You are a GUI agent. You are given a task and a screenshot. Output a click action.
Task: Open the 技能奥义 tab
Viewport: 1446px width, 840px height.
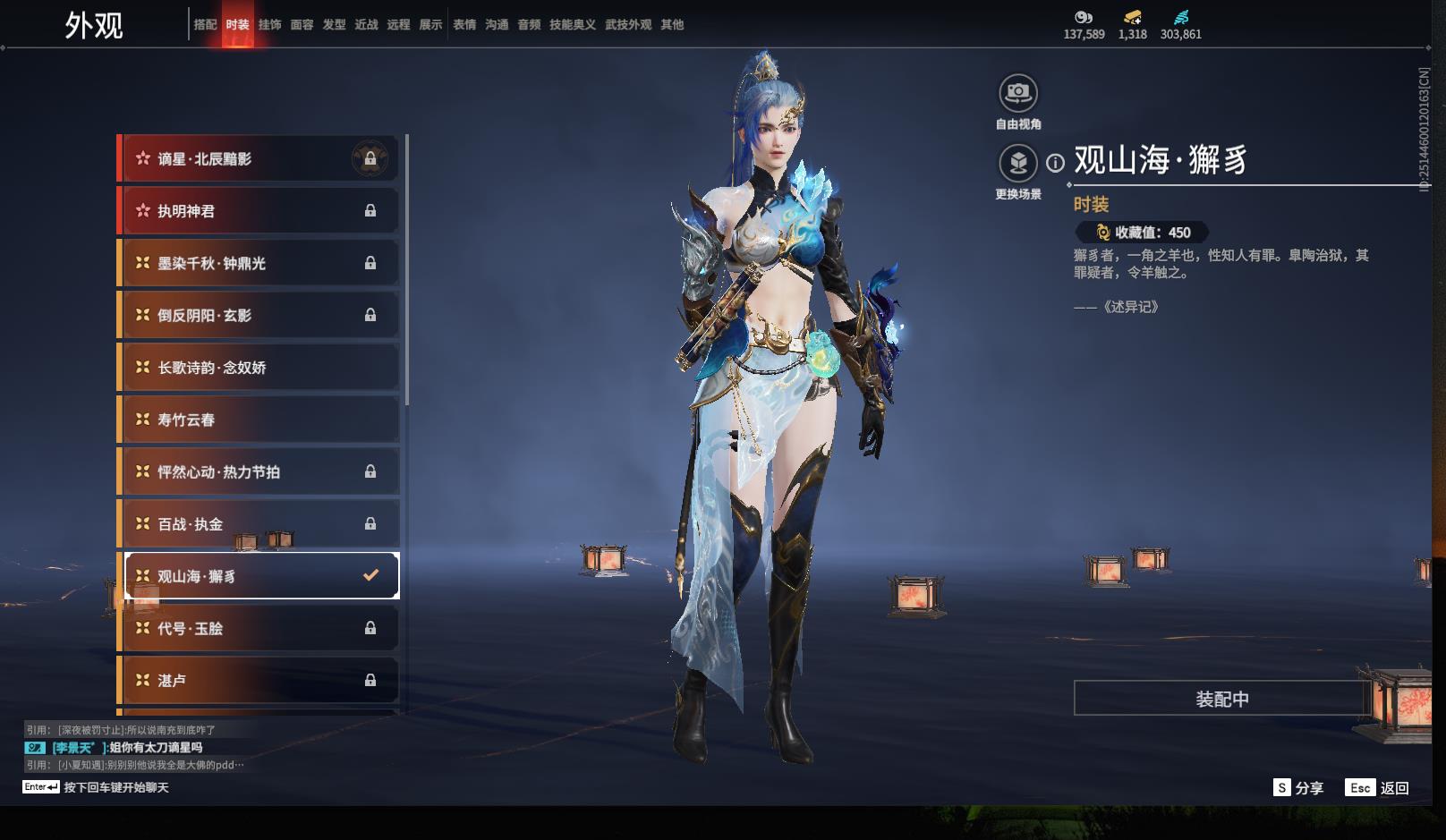click(x=572, y=25)
